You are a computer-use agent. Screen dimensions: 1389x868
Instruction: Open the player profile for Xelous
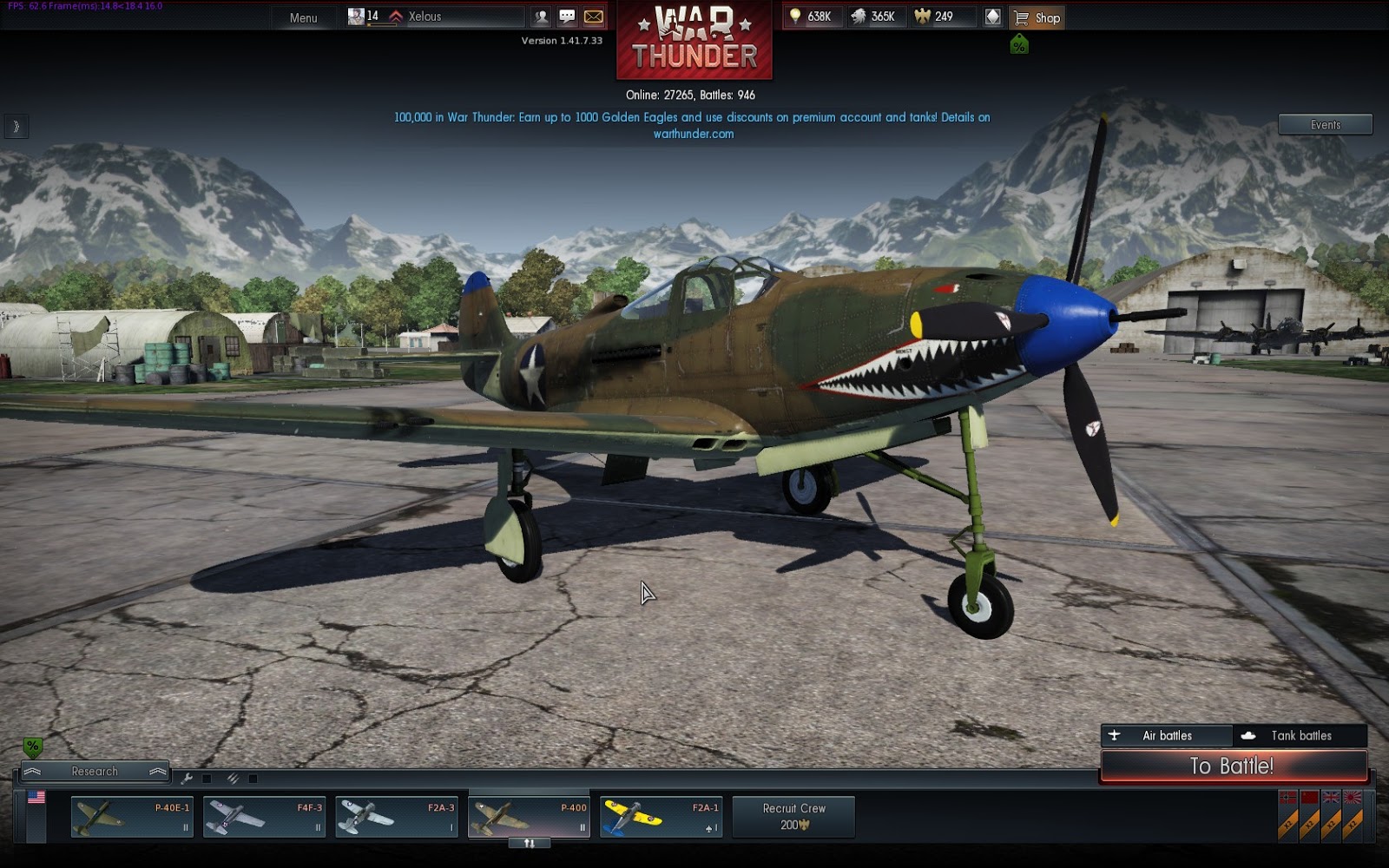(x=425, y=16)
